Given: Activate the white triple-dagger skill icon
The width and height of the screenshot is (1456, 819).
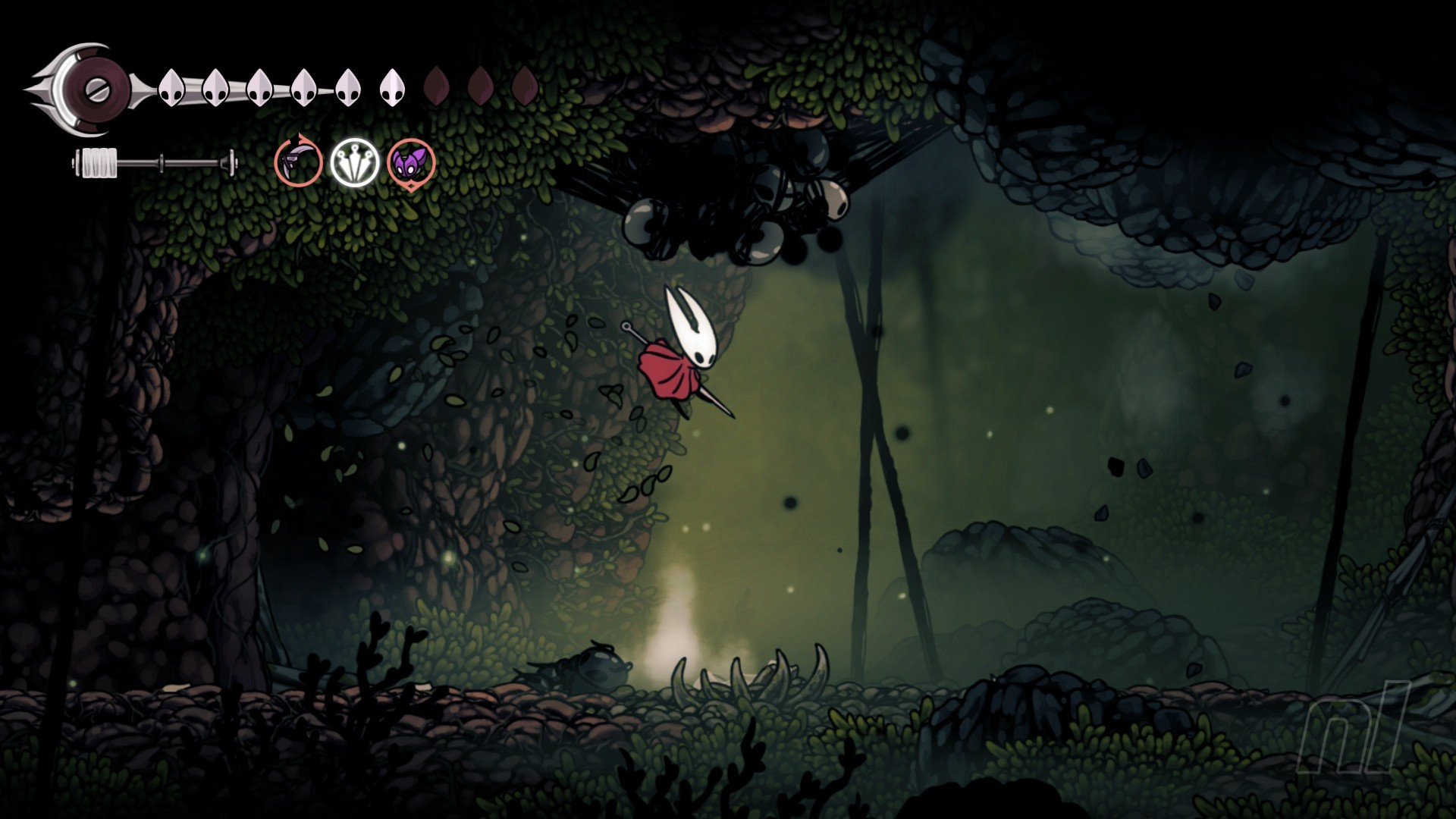Looking at the screenshot, I should (354, 162).
